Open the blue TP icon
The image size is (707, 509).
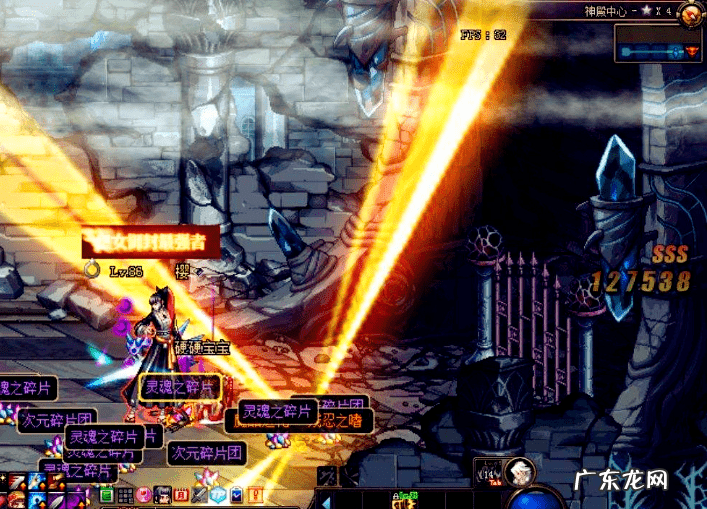[218, 495]
